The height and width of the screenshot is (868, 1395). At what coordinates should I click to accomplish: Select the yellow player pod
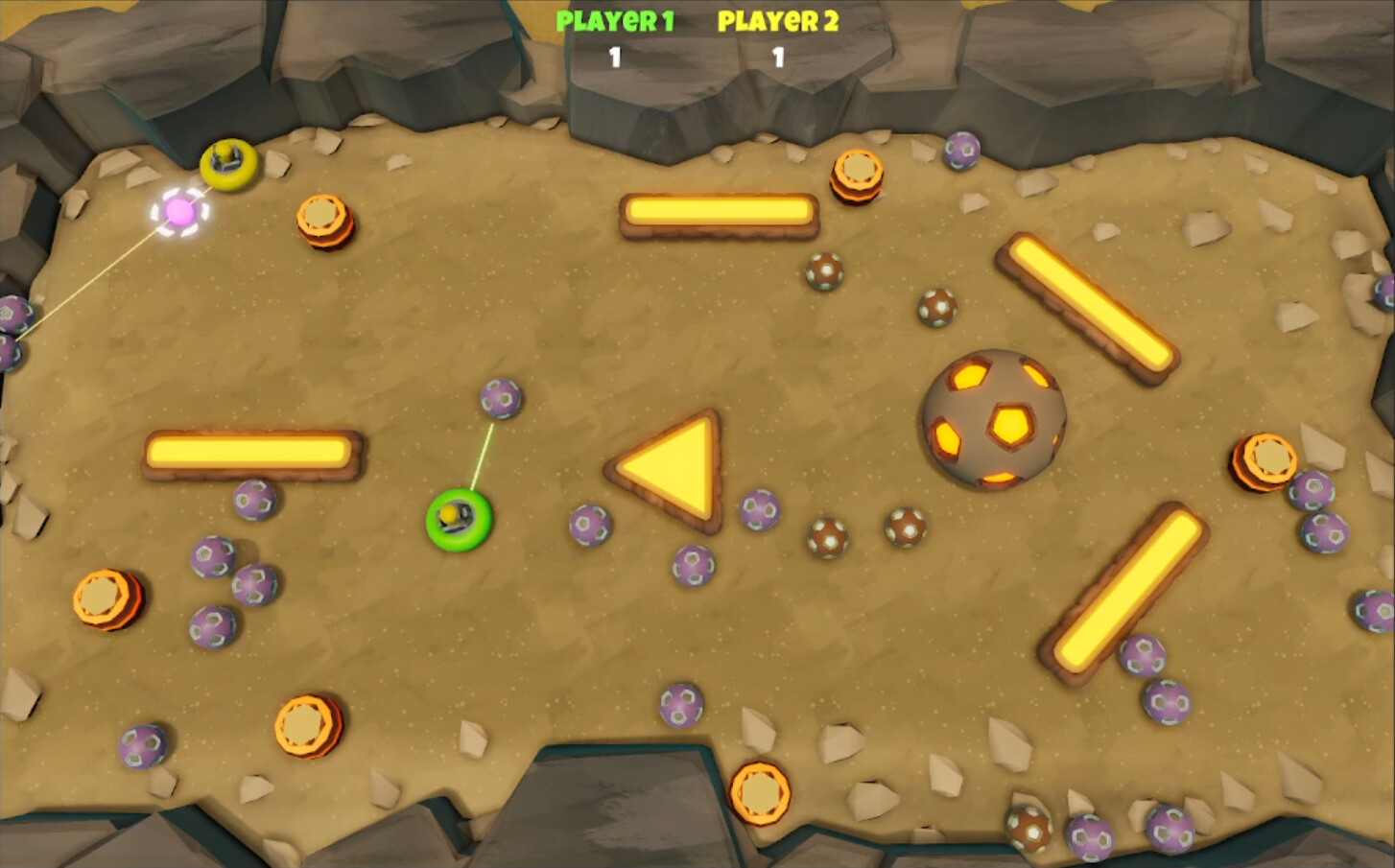(x=227, y=165)
